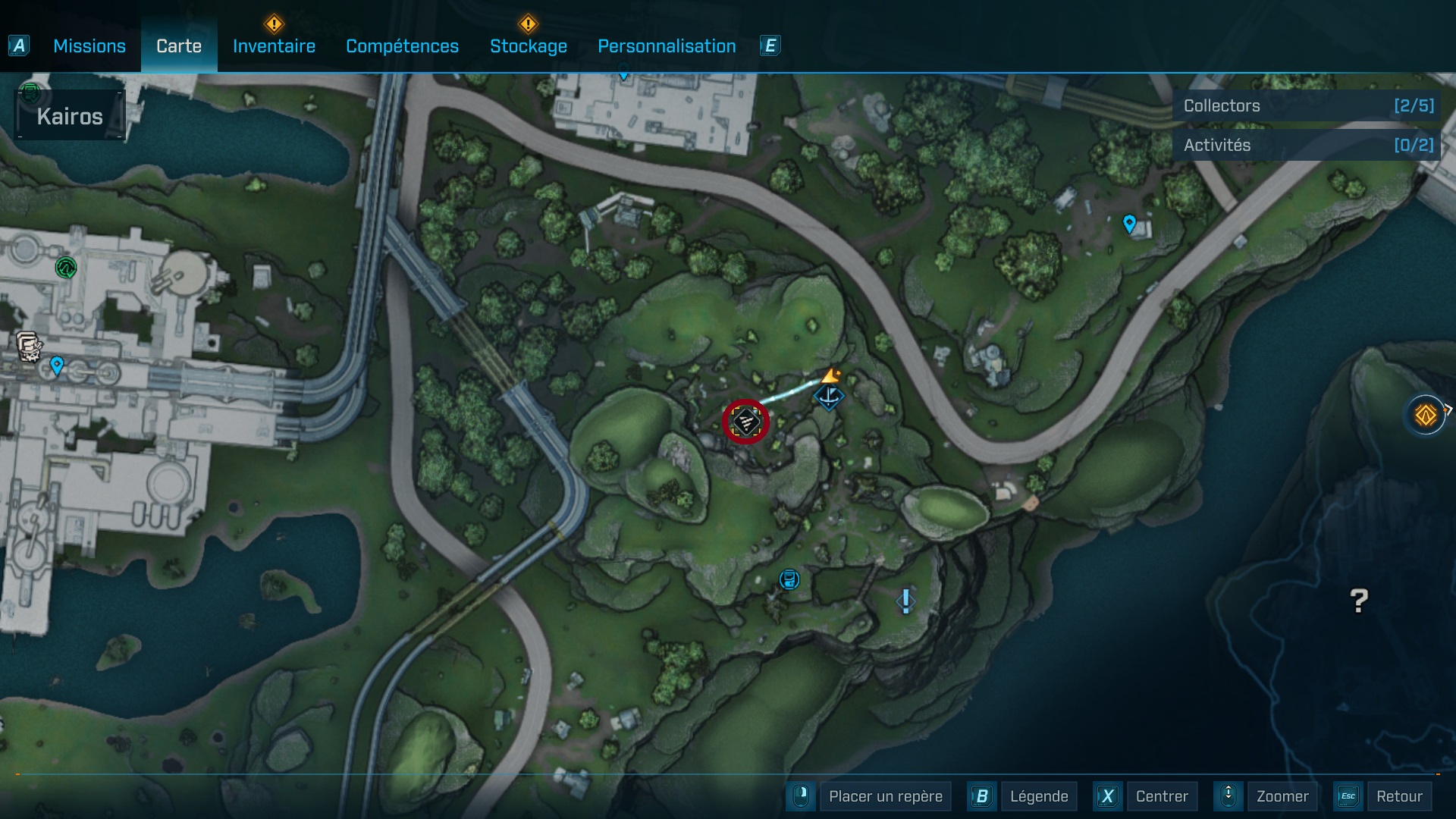The image size is (1456, 819).
Task: Switch to the Missions tab
Action: tap(89, 46)
